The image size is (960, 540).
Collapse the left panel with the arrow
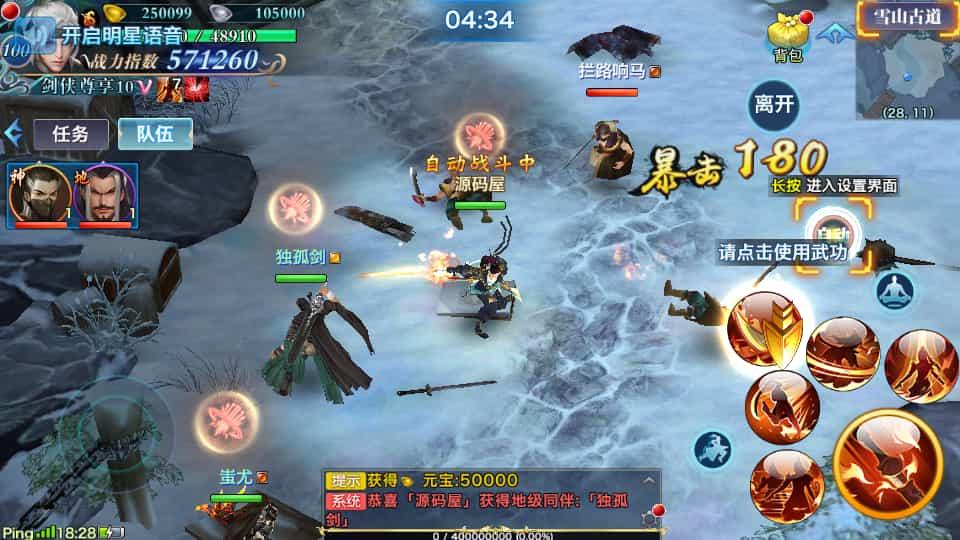click(14, 133)
